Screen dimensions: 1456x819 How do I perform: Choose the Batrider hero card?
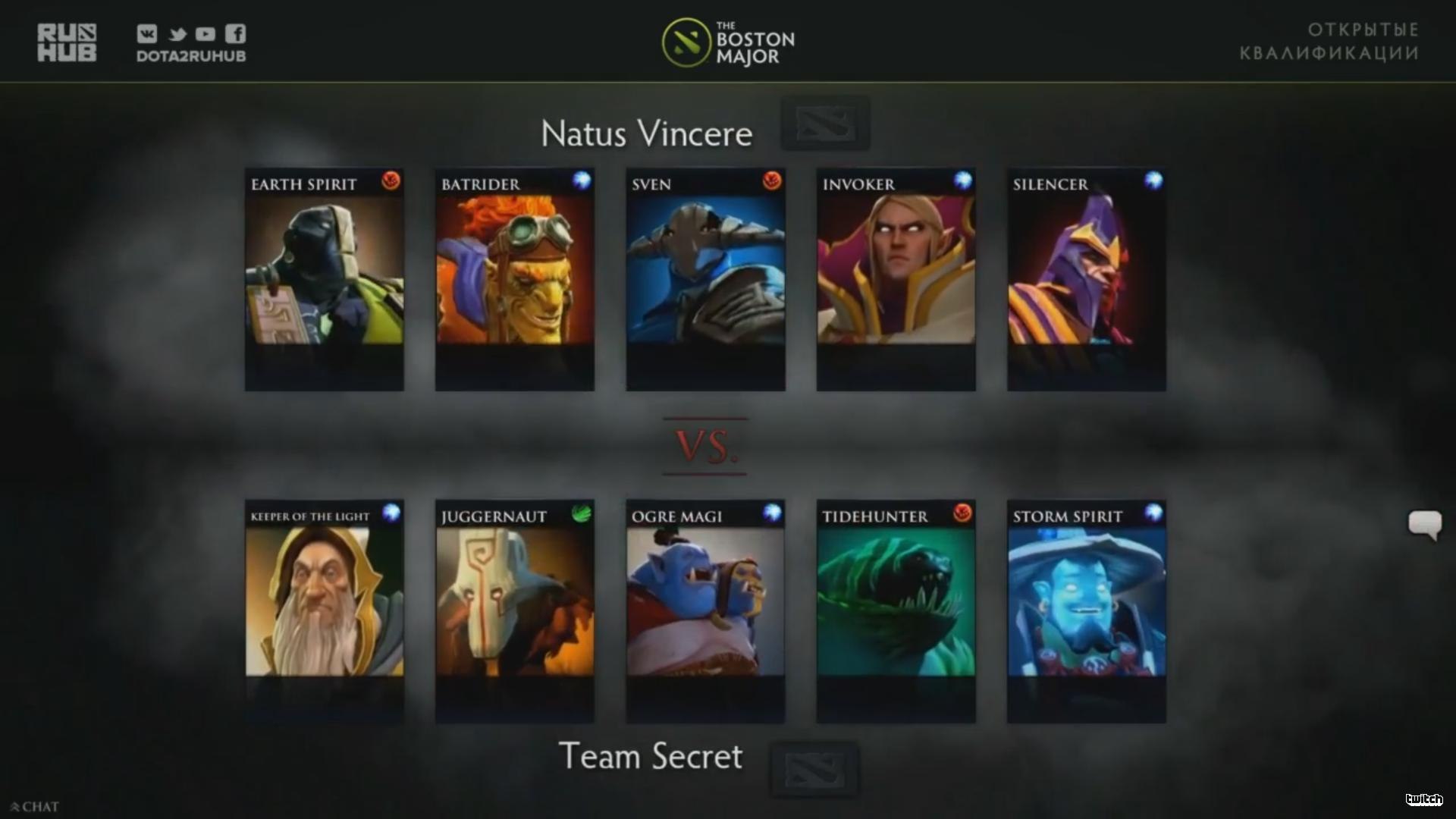click(x=514, y=279)
